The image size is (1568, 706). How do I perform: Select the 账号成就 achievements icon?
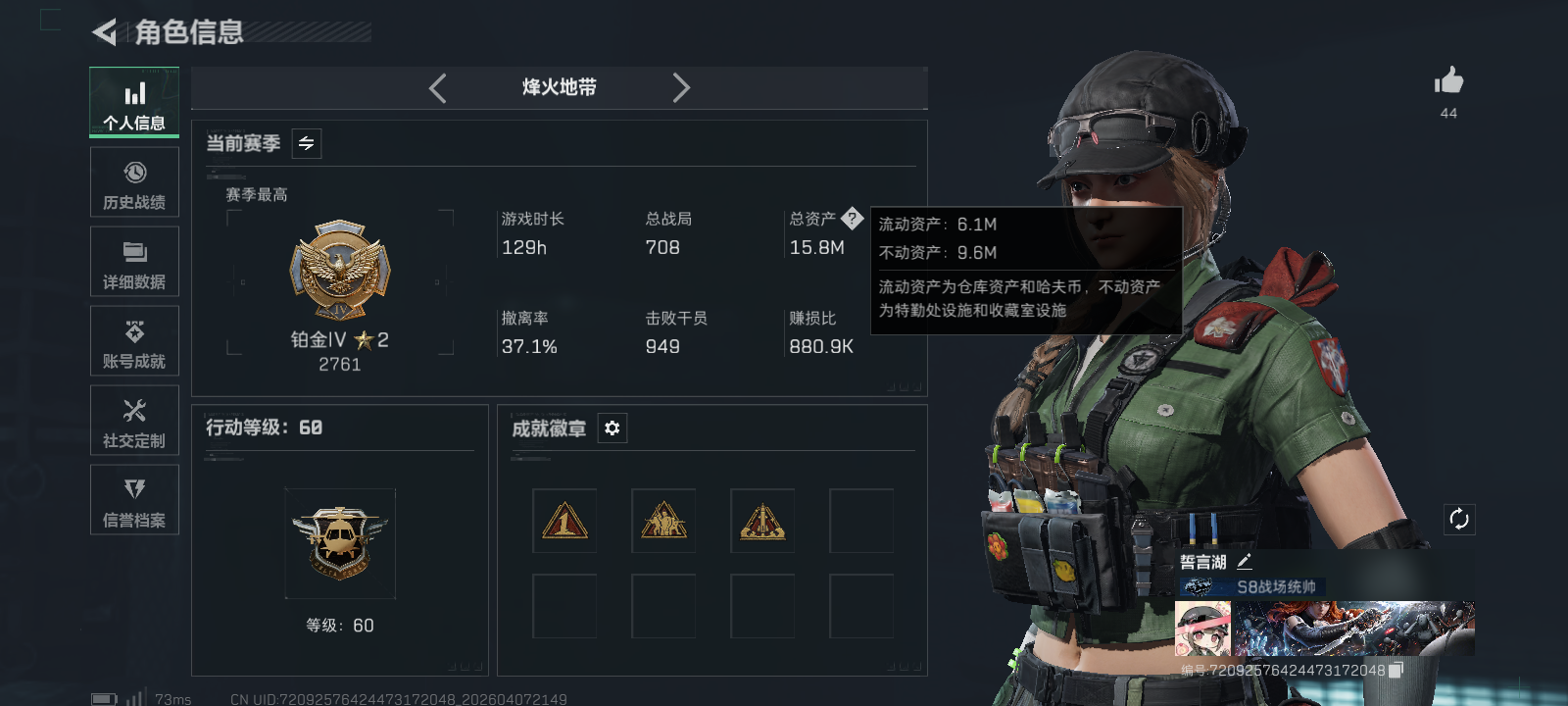tap(134, 340)
